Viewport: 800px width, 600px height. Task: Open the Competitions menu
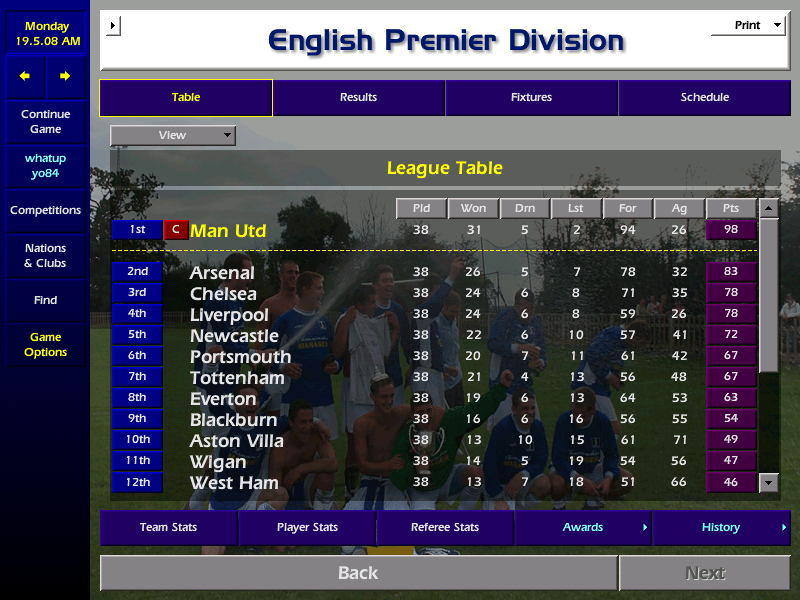click(45, 211)
